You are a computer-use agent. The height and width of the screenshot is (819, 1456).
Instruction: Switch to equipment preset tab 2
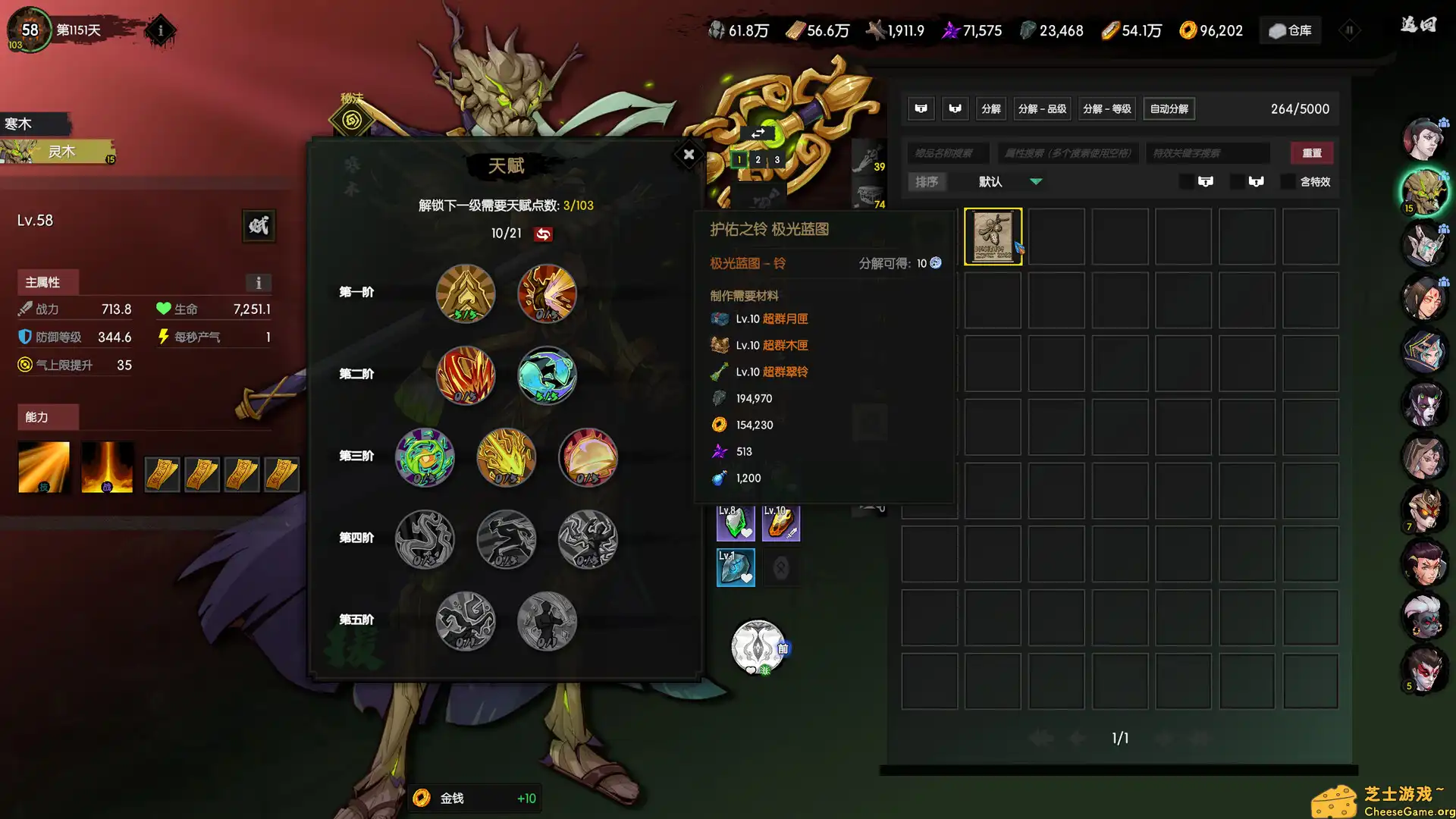click(x=758, y=160)
